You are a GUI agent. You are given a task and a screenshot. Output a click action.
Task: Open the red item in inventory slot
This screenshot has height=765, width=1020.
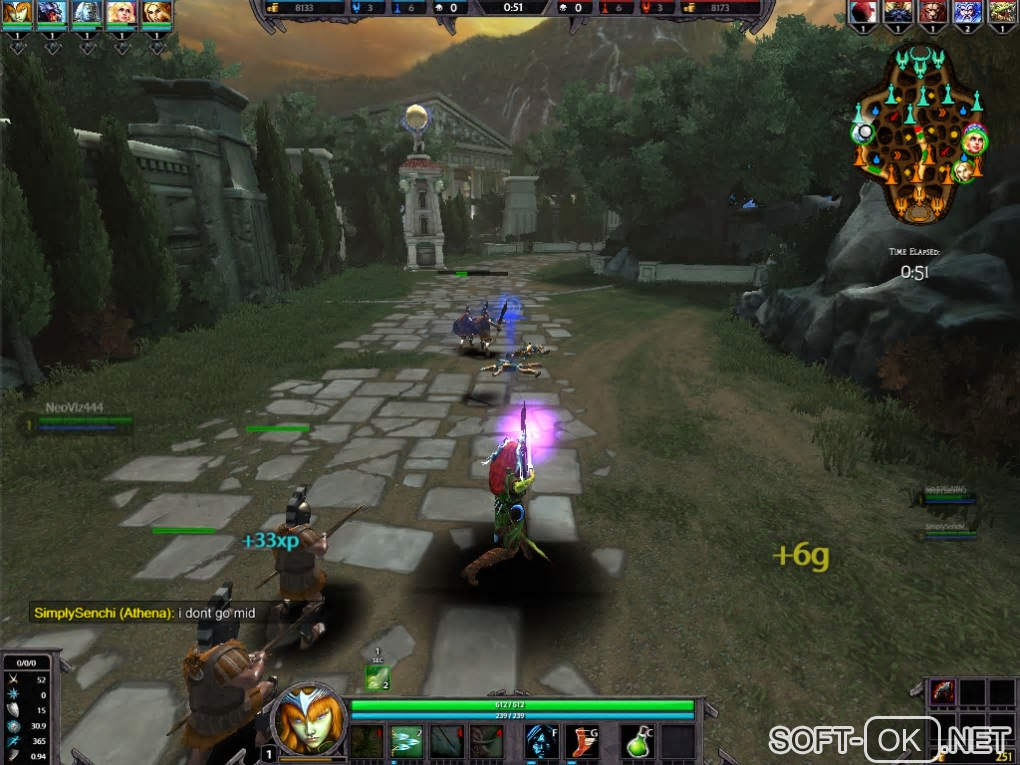(x=943, y=692)
